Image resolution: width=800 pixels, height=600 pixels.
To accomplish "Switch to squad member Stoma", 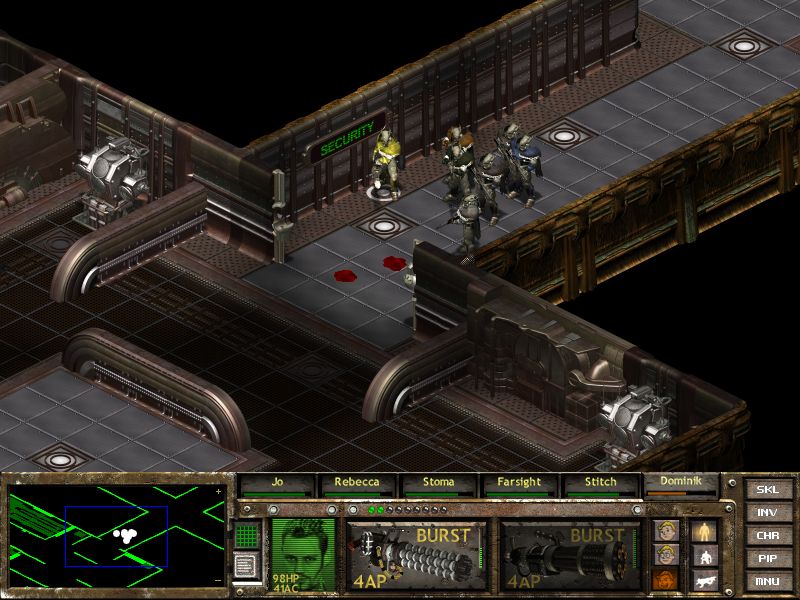I will click(x=440, y=484).
